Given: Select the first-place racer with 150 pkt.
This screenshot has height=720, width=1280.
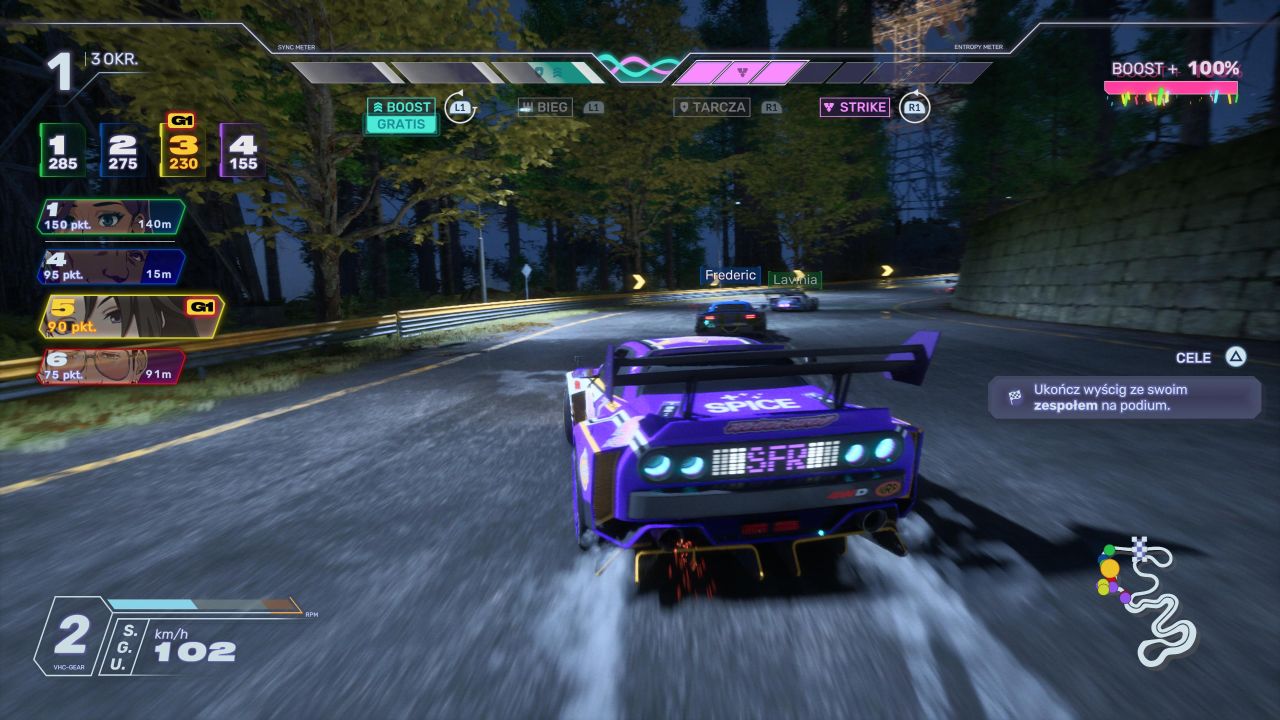Looking at the screenshot, I should pos(111,217).
